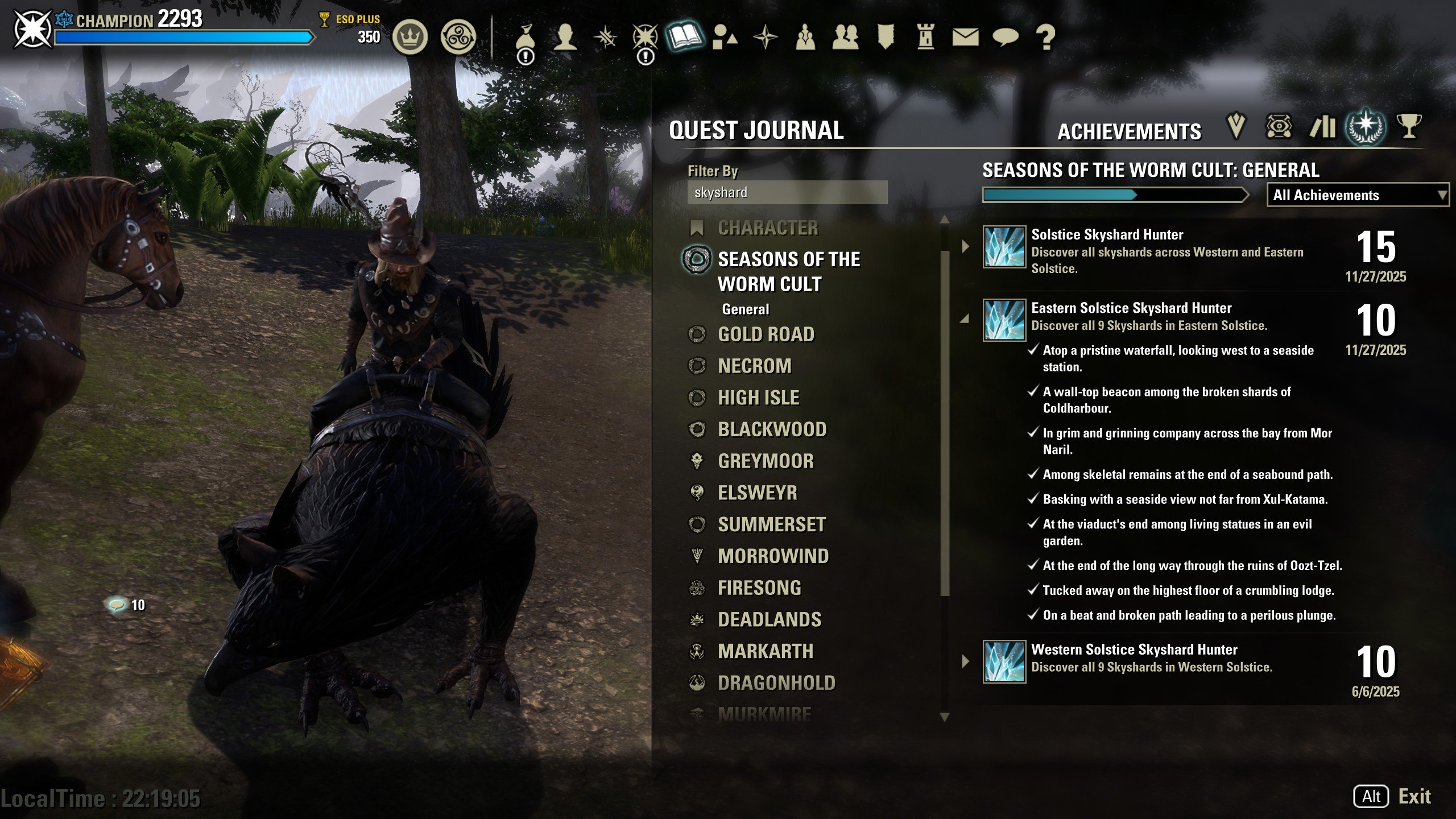Expand the Solstice Skyshard Hunter achievement

[965, 247]
